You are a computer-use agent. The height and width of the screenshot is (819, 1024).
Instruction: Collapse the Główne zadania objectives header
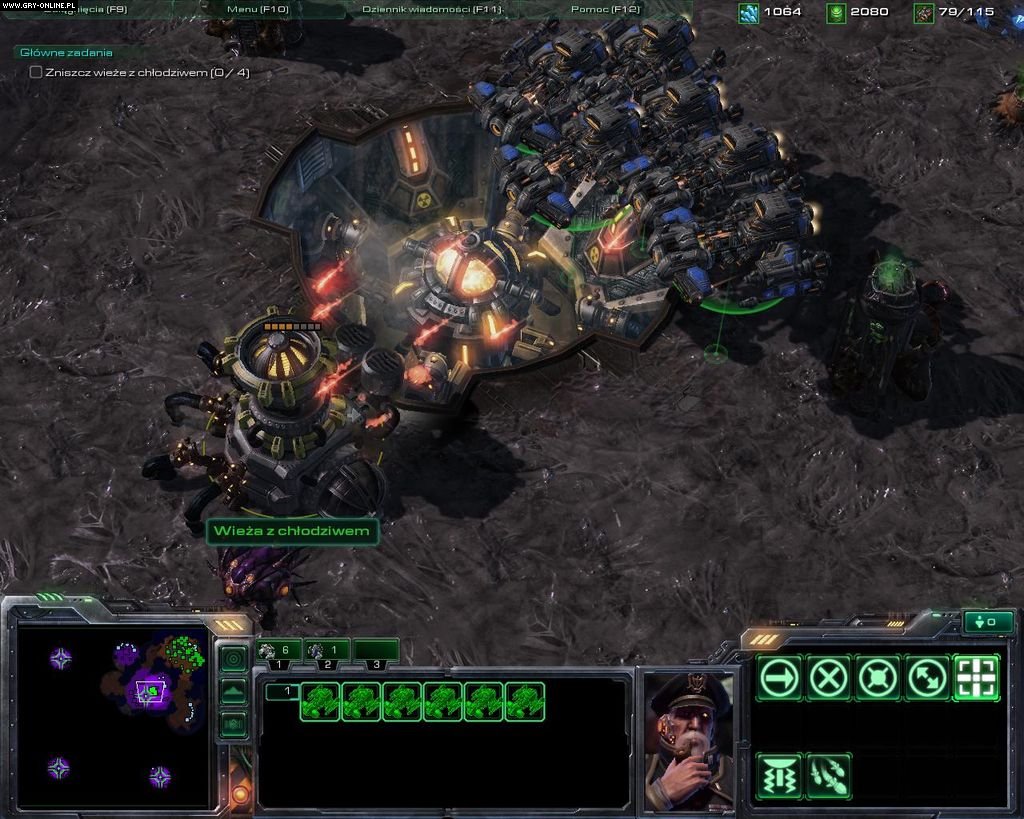click(x=66, y=52)
